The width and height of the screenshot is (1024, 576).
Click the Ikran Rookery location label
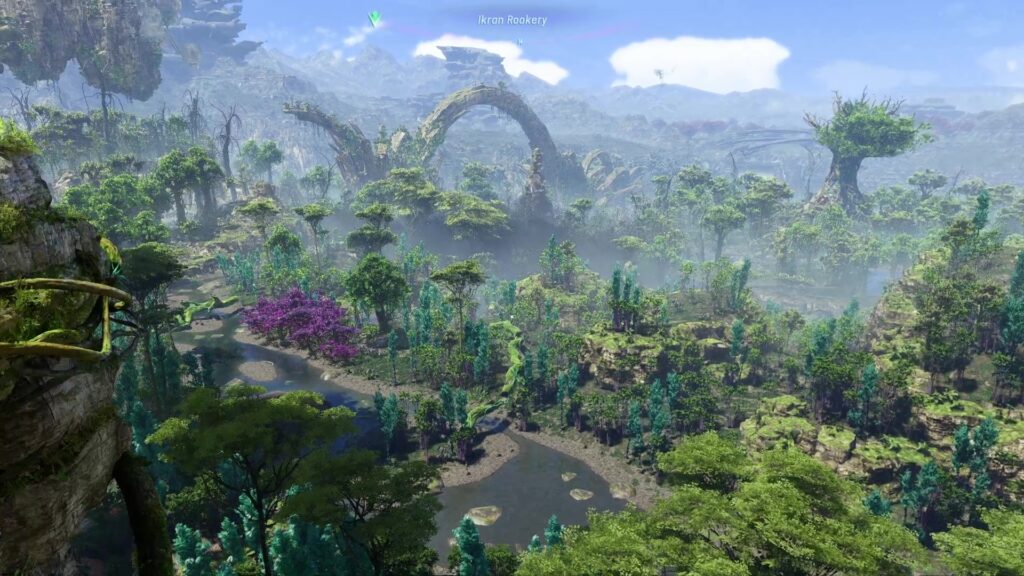tap(512, 20)
